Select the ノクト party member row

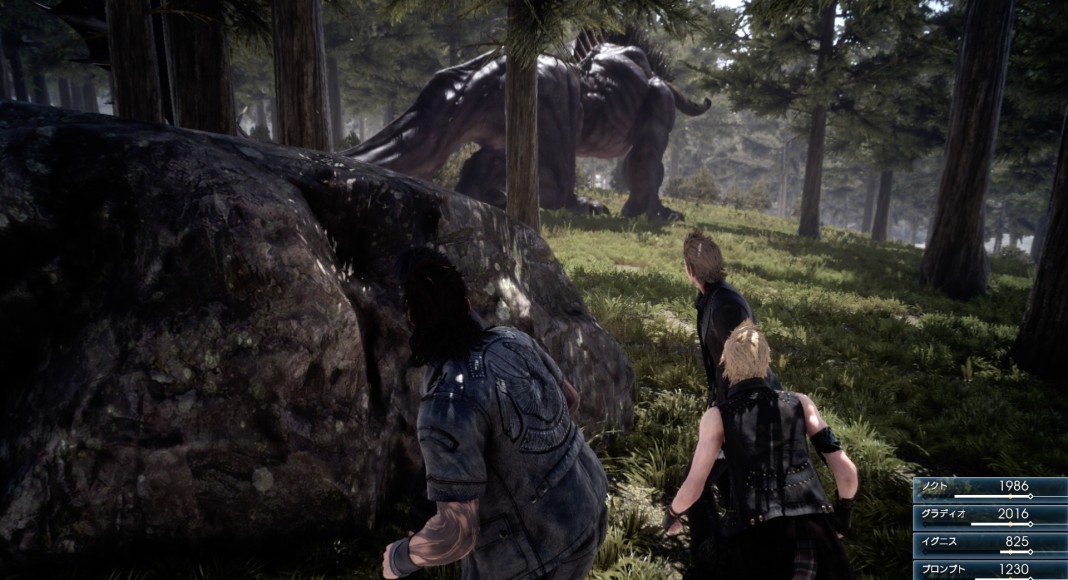click(989, 487)
